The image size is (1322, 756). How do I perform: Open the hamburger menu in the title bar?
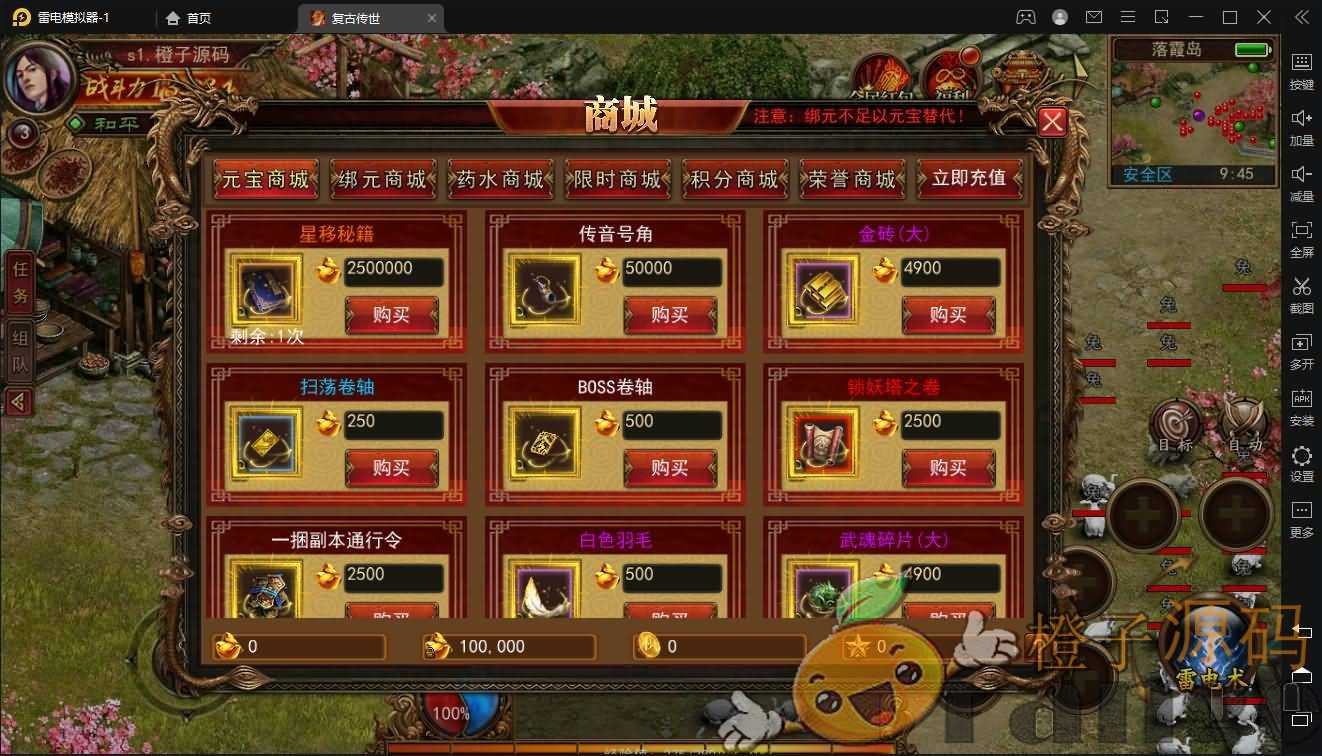(1127, 17)
